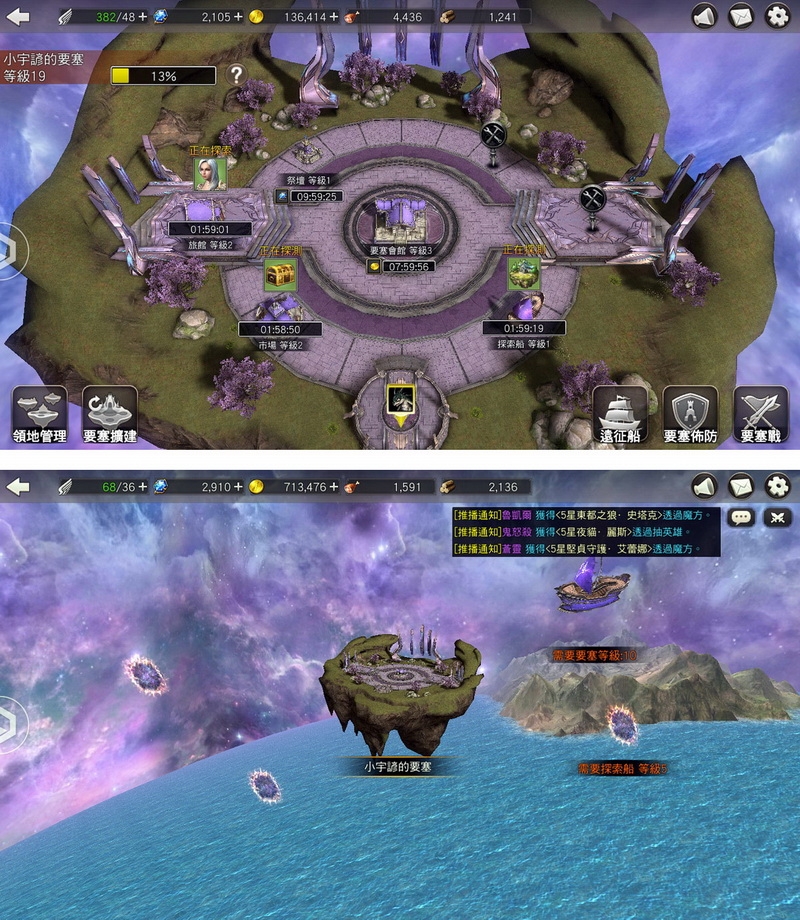Viewport: 800px width, 920px height.
Task: Tap the yellow-framed portrait at the fortress gate
Action: click(400, 399)
